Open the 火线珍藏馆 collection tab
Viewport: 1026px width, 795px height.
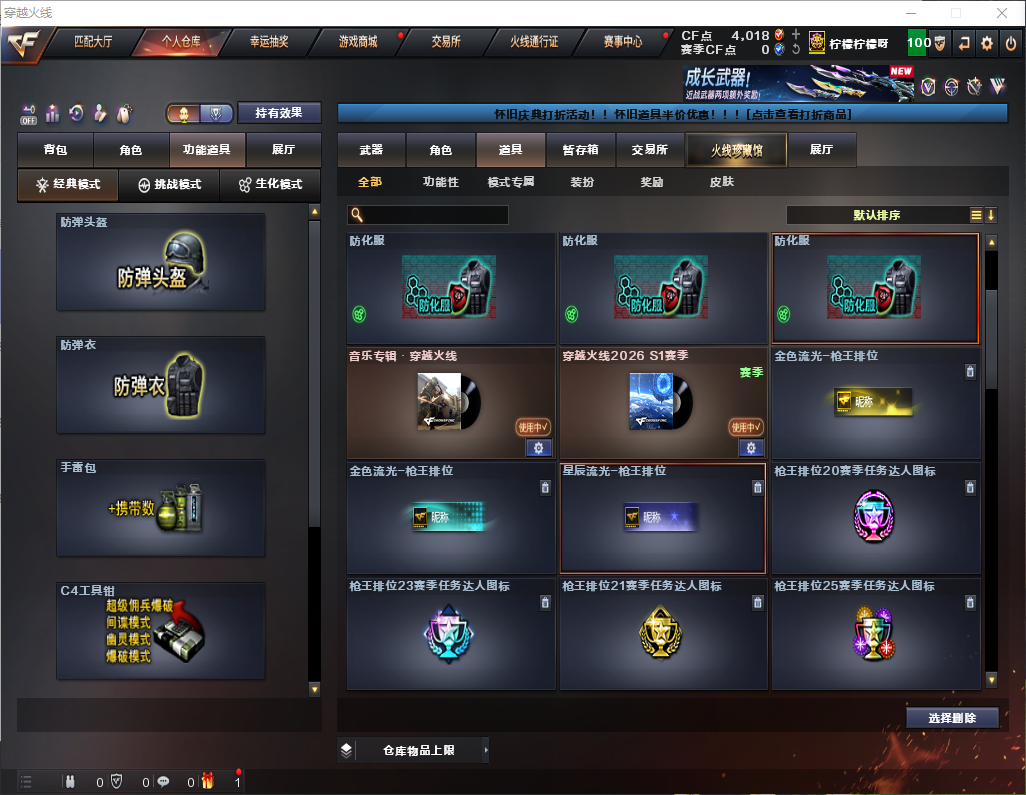point(736,150)
